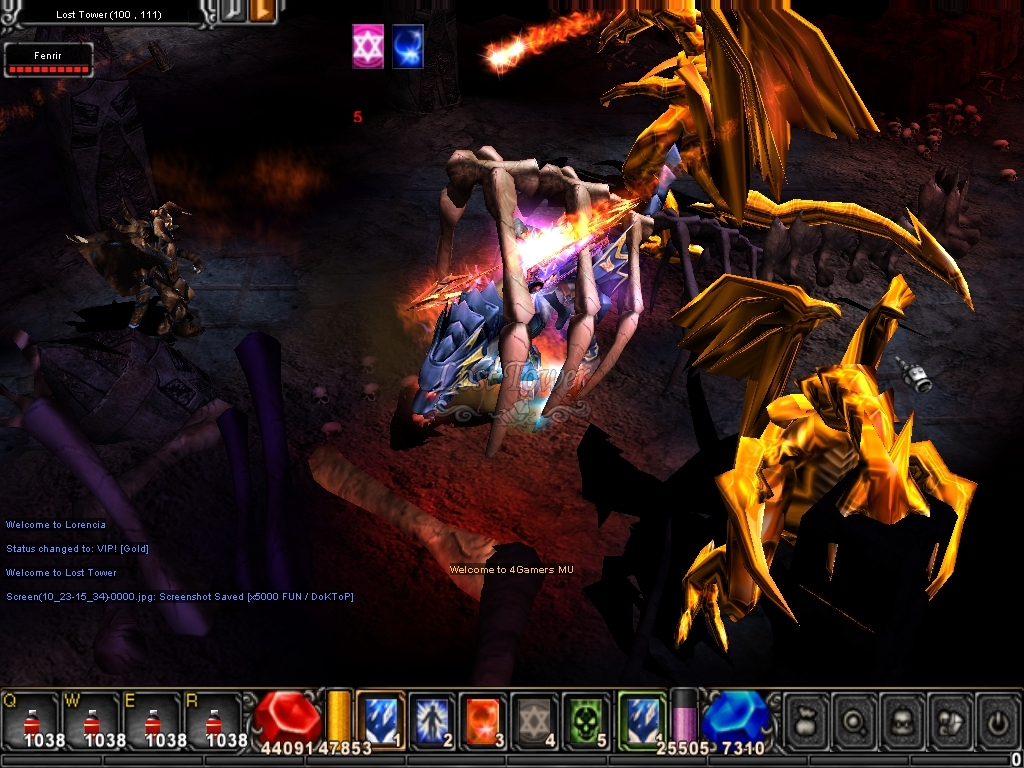Screen dimensions: 1024x768
Task: Toggle the orange button beside the map name
Action: pyautogui.click(x=263, y=12)
